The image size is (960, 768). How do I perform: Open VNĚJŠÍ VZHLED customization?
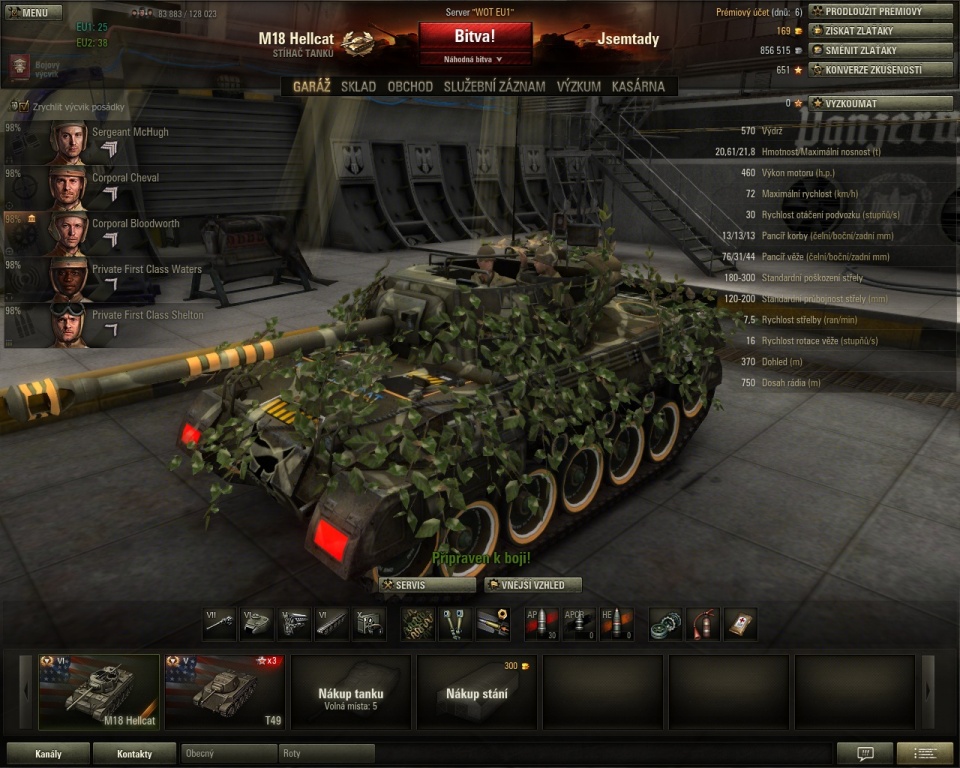[x=532, y=585]
